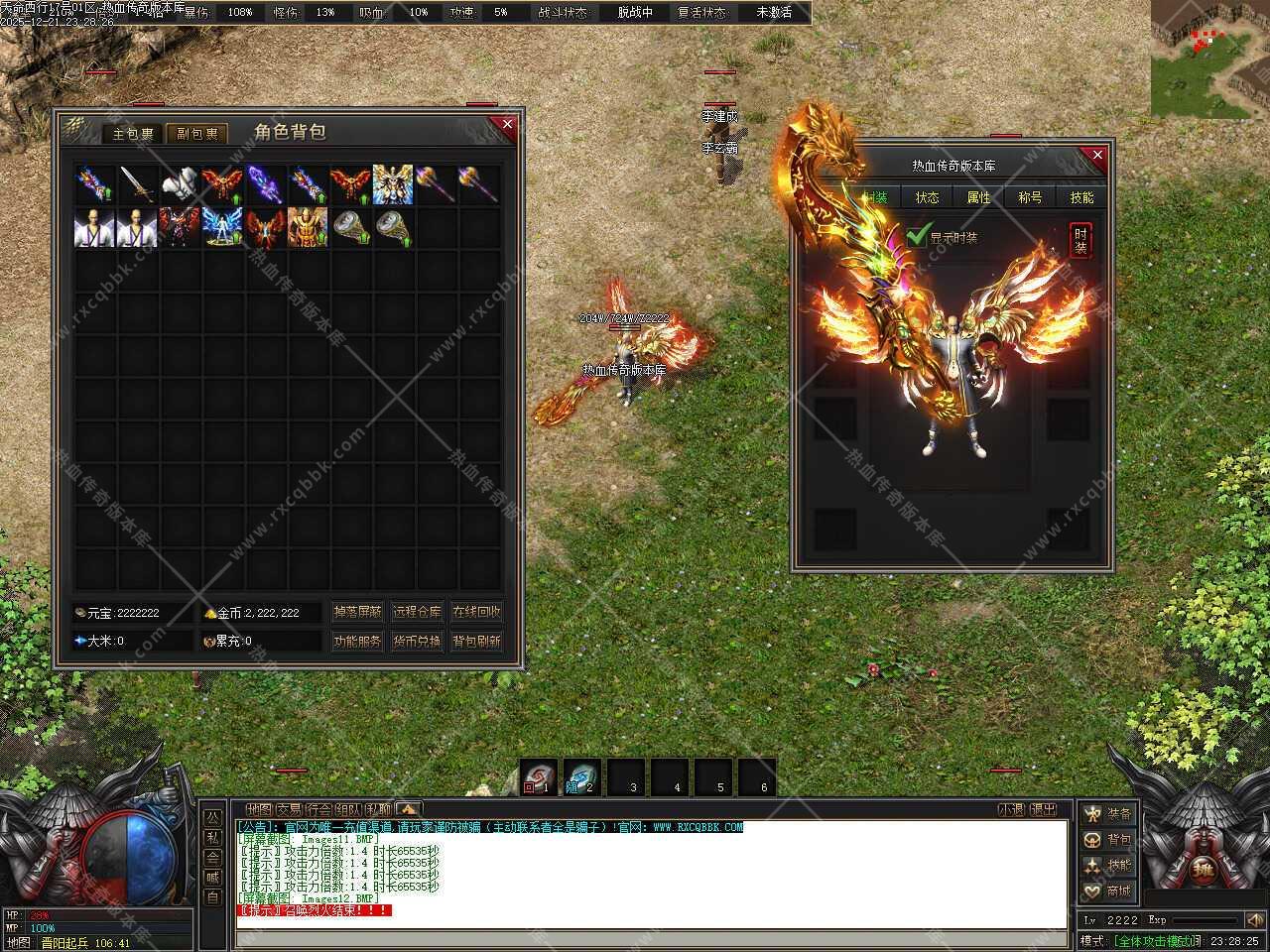Refresh the bag with 背包刷新
The image size is (1270, 952).
point(476,642)
